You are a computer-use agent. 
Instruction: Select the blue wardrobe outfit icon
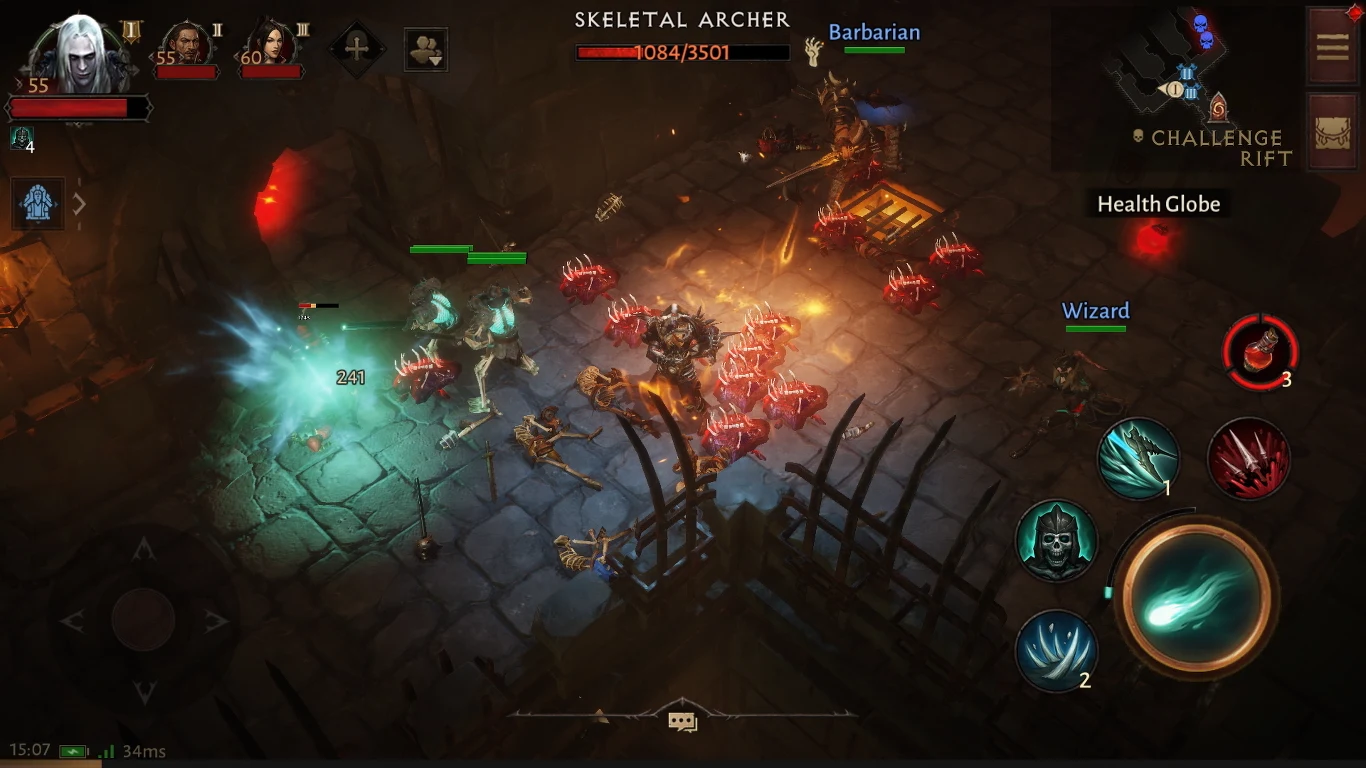[x=37, y=203]
